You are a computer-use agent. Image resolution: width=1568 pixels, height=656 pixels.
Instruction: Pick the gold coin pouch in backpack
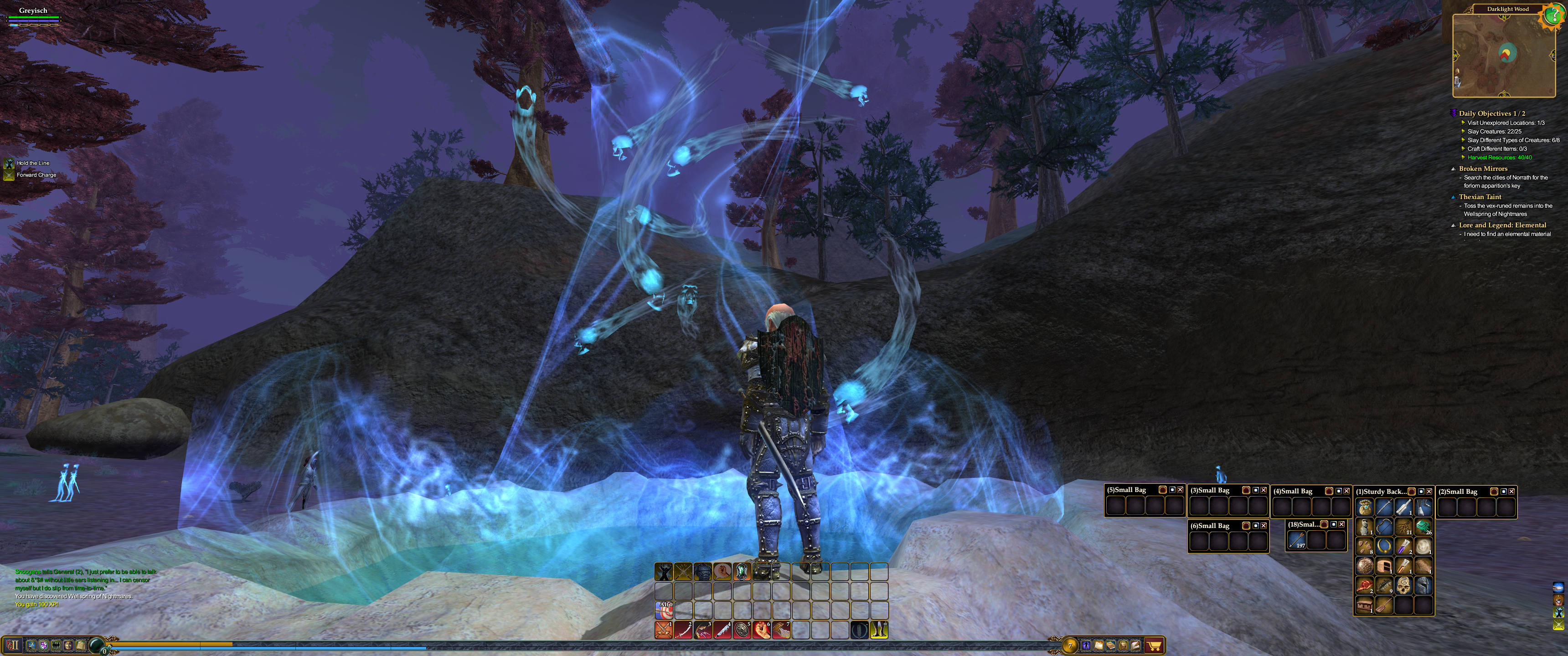tap(1365, 507)
